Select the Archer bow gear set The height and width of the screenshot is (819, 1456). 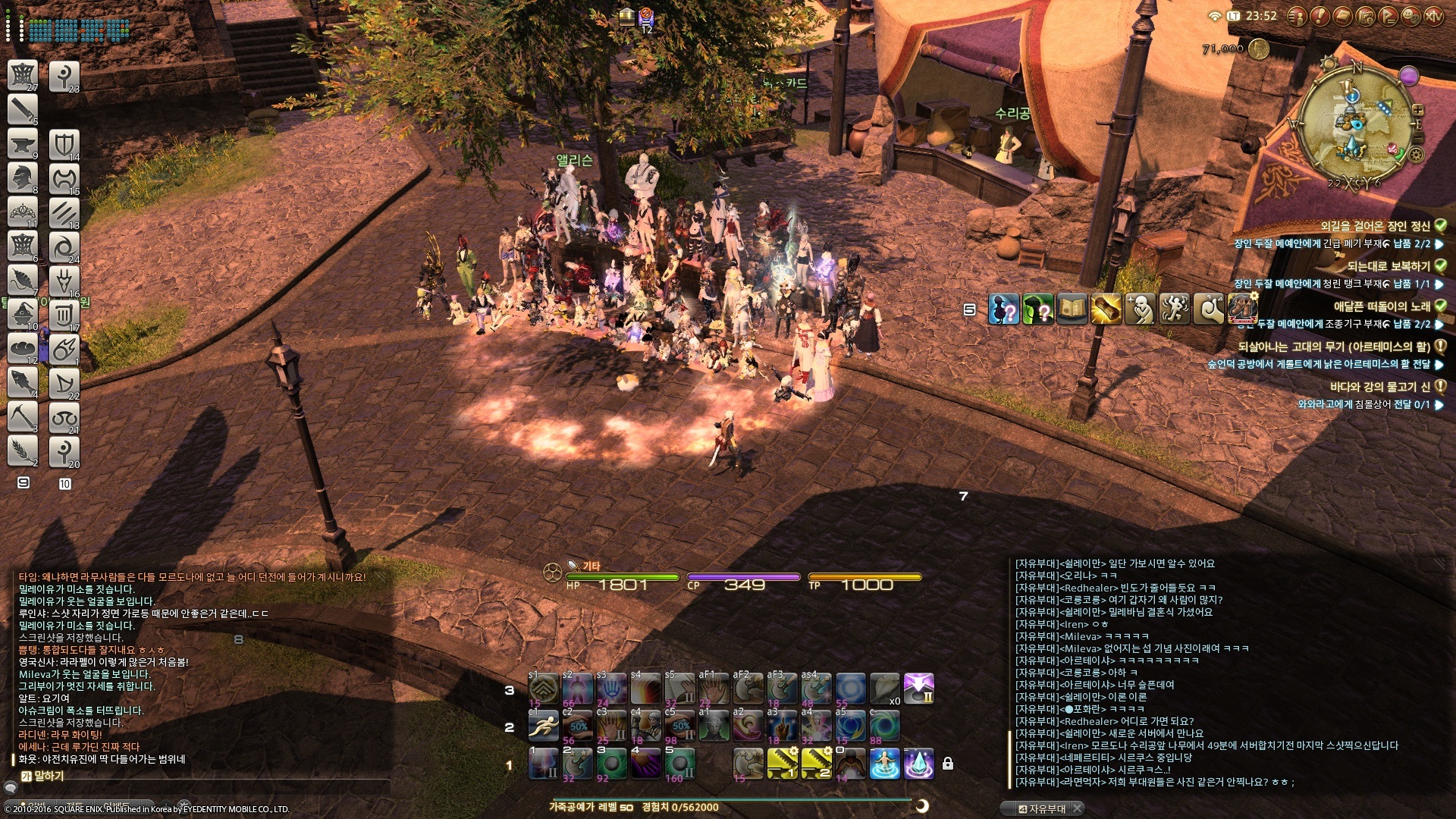64,383
